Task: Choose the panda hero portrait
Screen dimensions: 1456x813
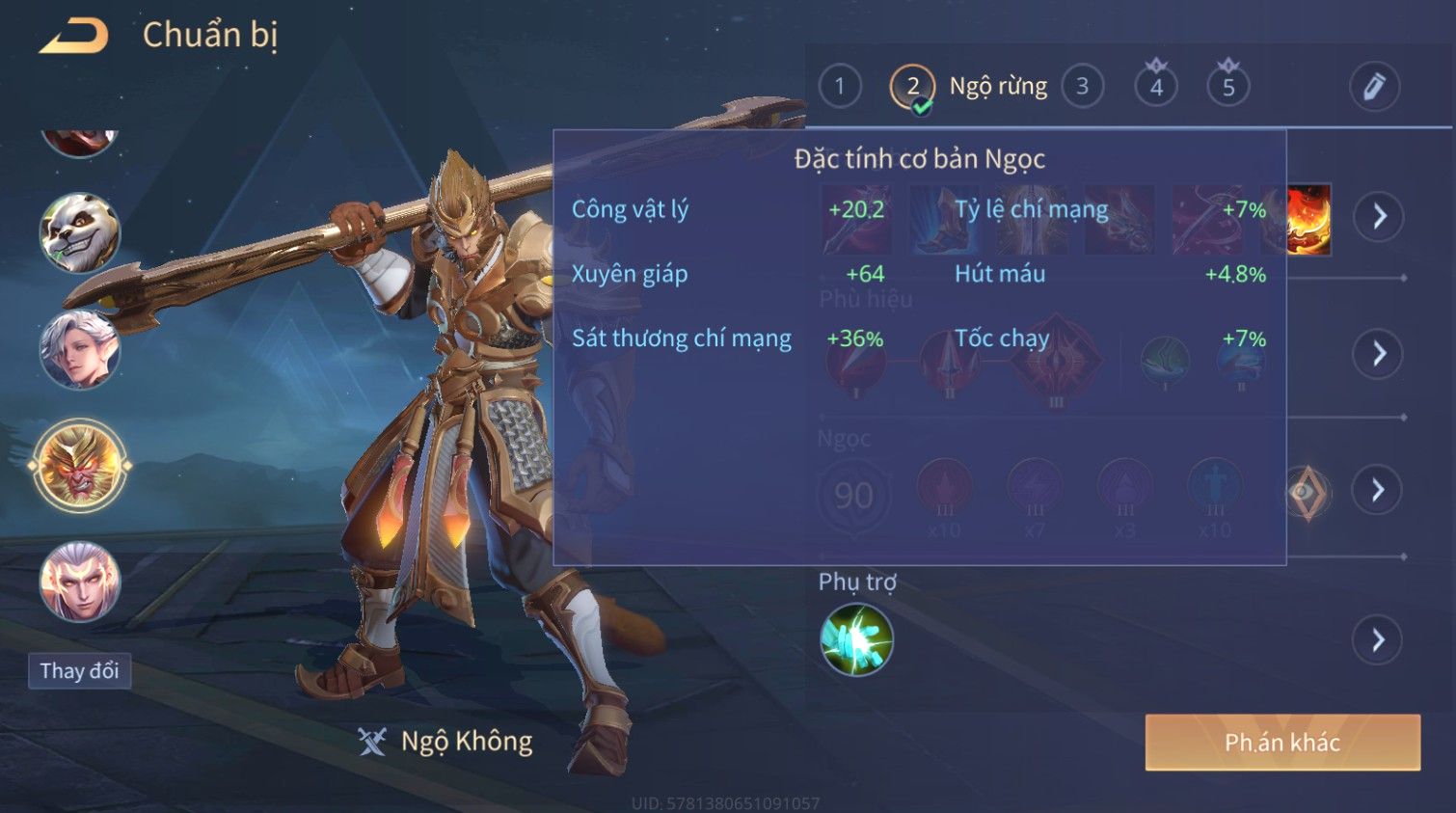Action: click(79, 232)
